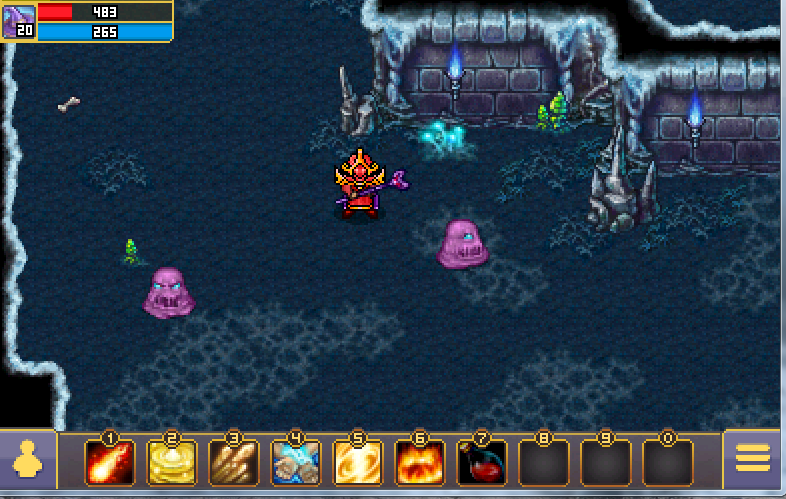Activate the golden swirl skill in slot 2
The width and height of the screenshot is (786, 499).
(172, 463)
